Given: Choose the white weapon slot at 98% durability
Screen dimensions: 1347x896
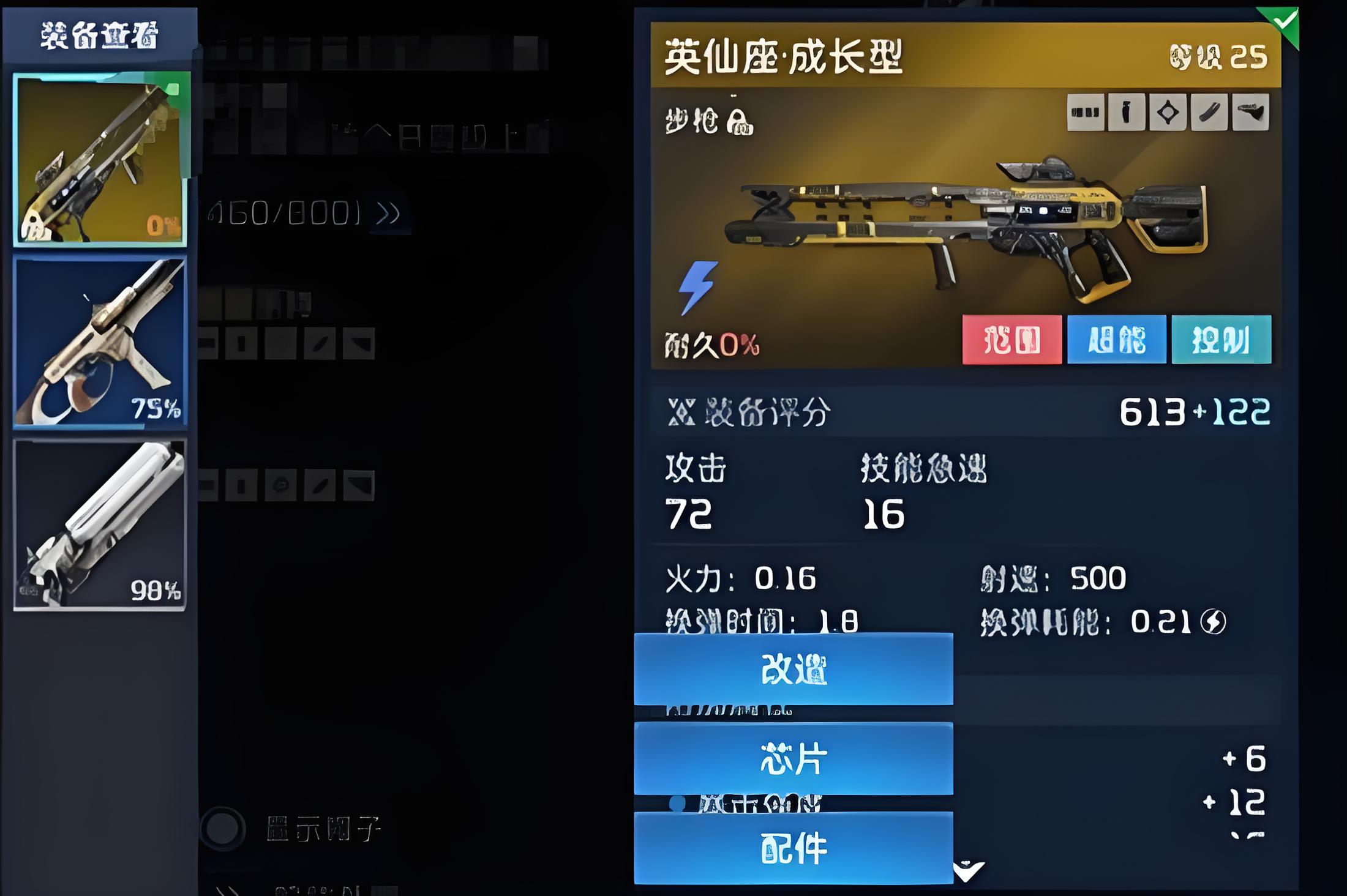Looking at the screenshot, I should pyautogui.click(x=100, y=525).
